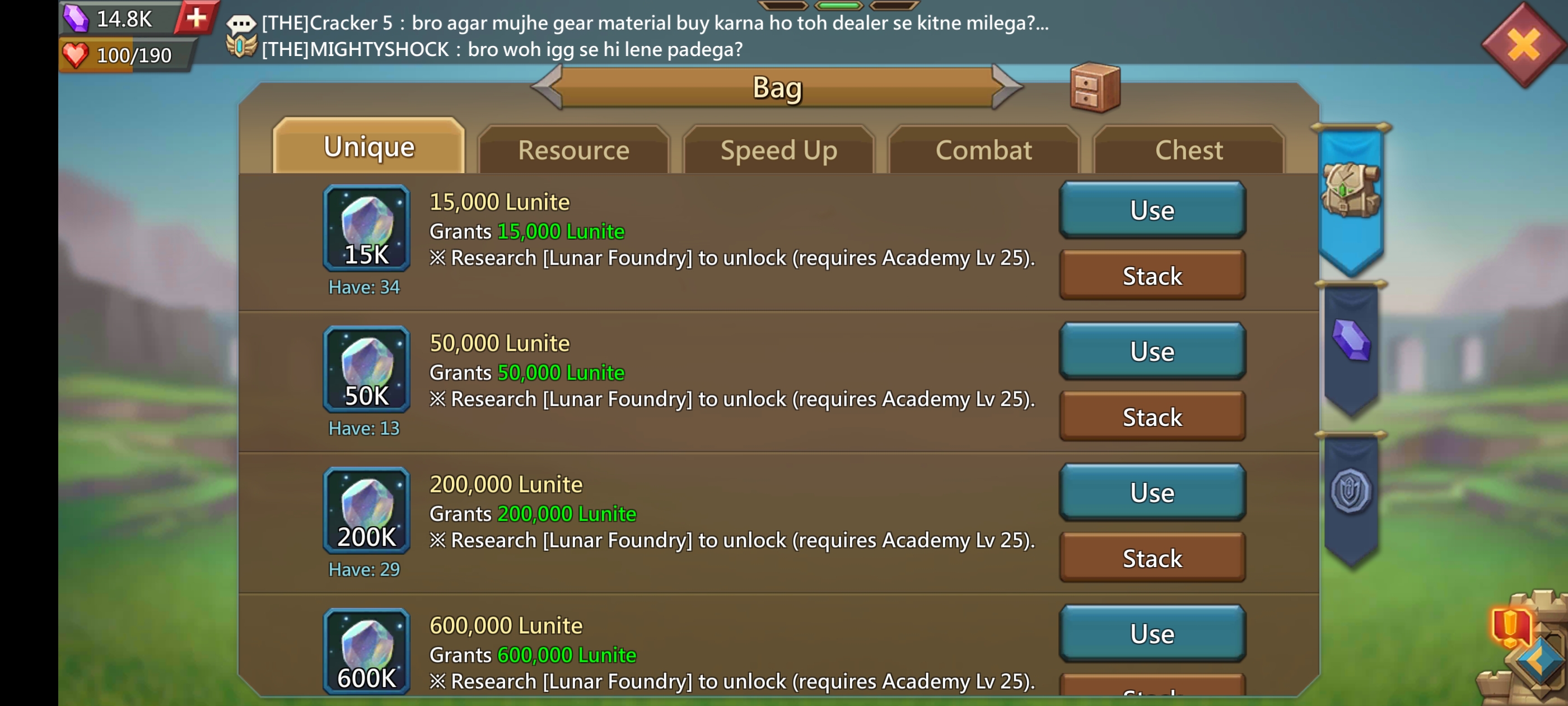This screenshot has height=706, width=1568.
Task: Stack the 15,000 Lunite items
Action: click(x=1152, y=276)
